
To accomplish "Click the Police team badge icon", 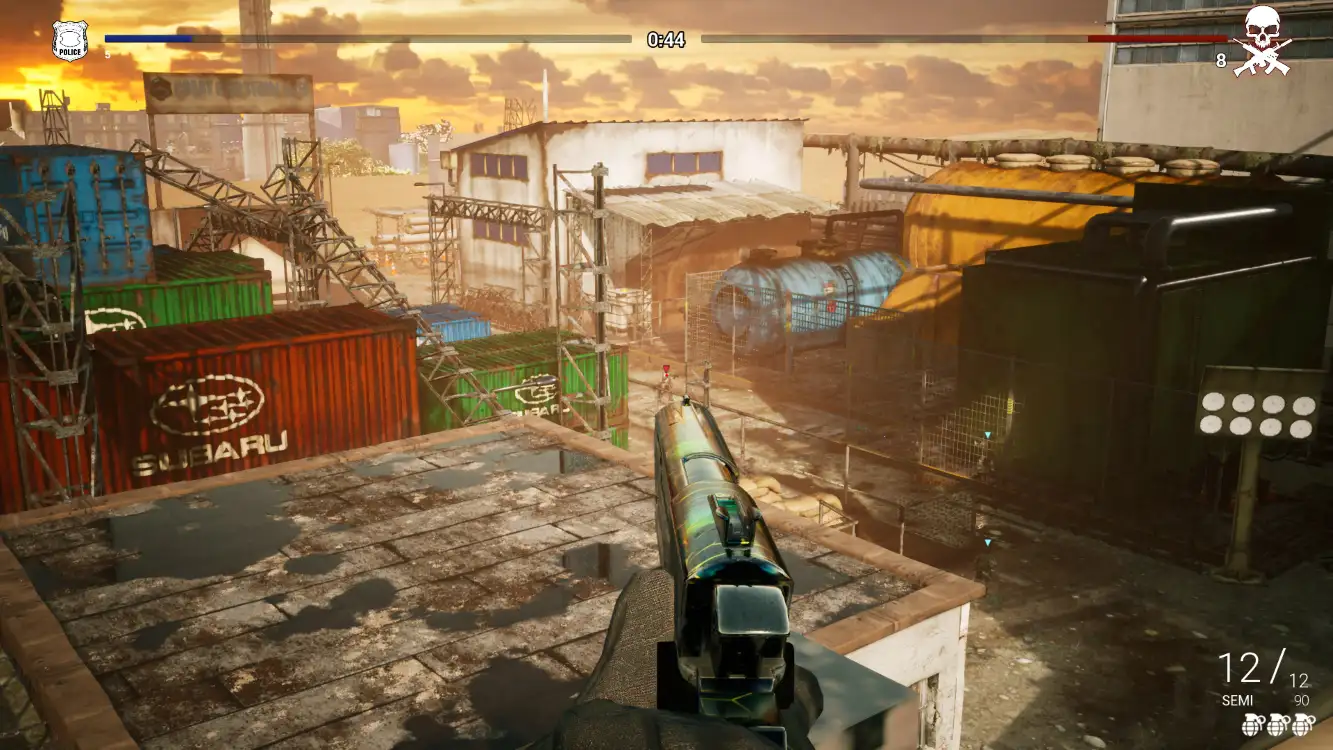I will coord(70,40).
